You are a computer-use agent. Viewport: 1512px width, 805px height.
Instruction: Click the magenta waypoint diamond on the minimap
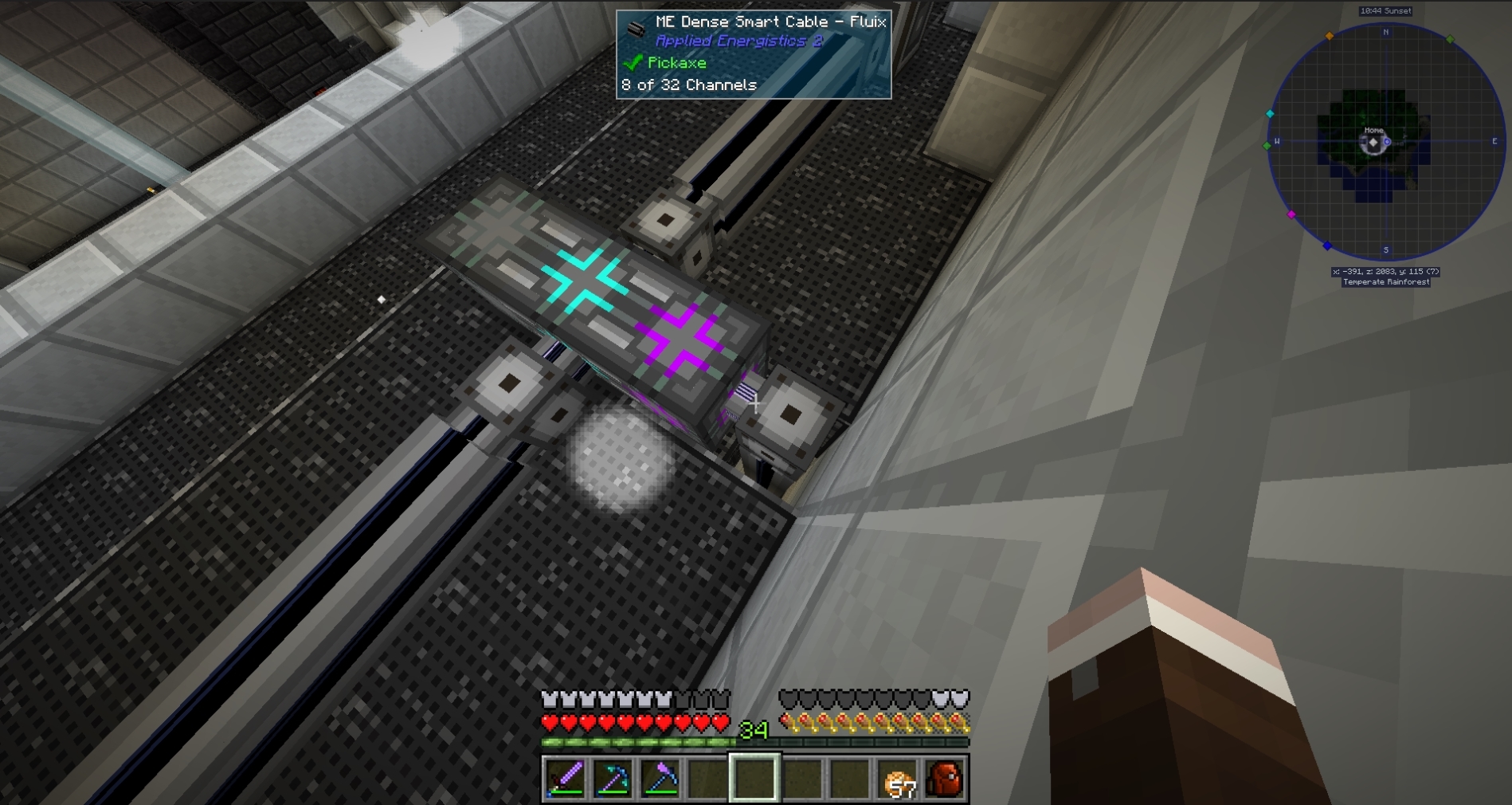1291,215
